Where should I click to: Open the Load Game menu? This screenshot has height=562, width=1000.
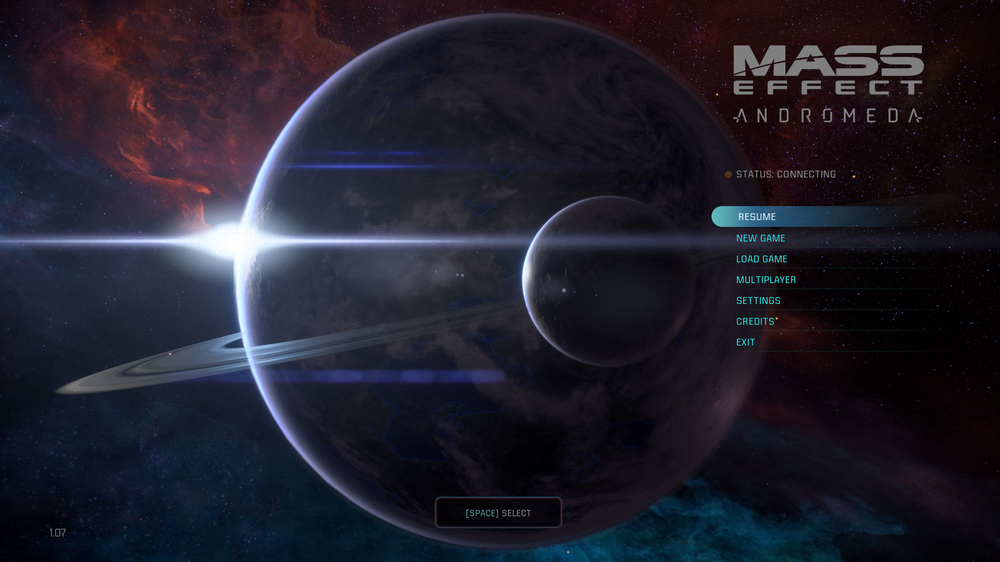pyautogui.click(x=762, y=259)
